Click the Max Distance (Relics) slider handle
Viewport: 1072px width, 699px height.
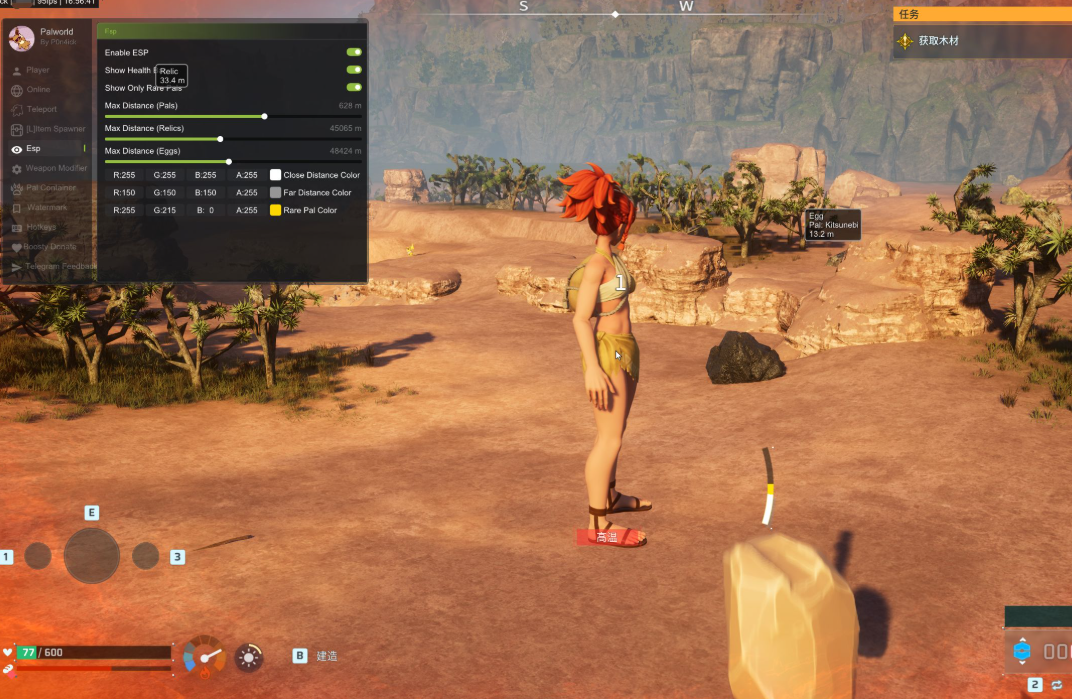coord(220,139)
